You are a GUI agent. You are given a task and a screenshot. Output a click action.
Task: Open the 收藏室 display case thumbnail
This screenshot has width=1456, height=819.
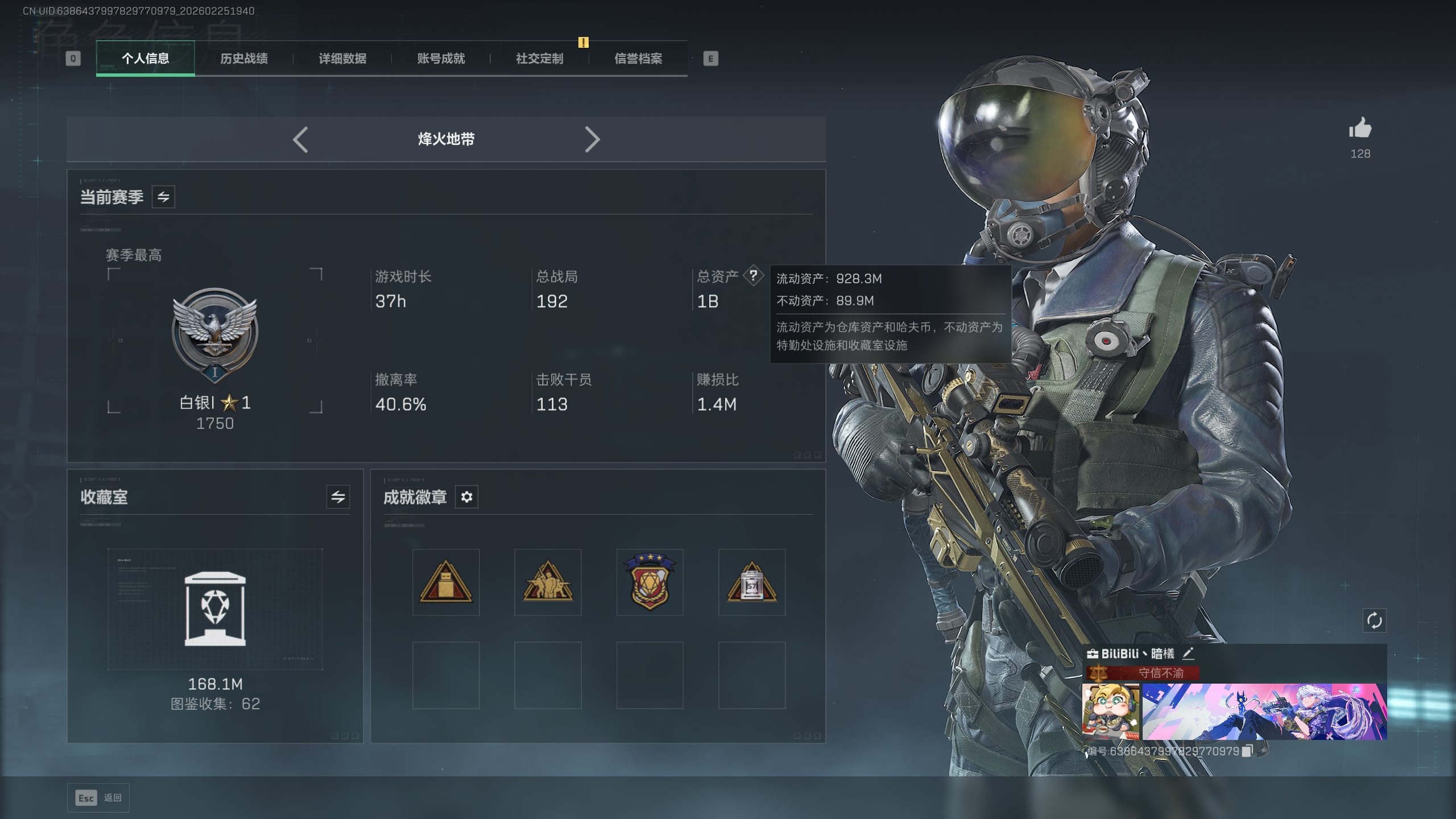[215, 609]
